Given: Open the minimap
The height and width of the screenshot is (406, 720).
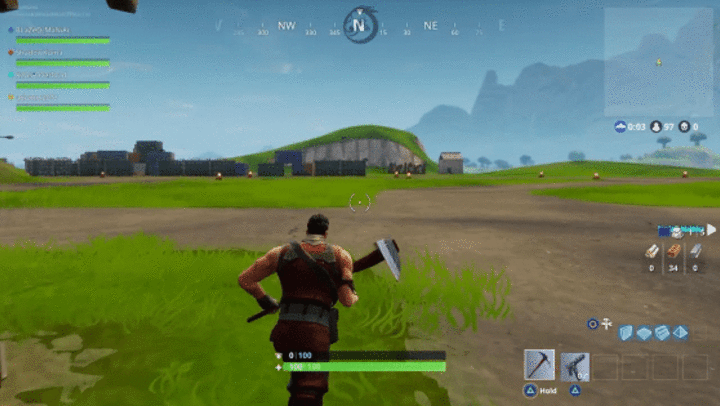Looking at the screenshot, I should click(x=659, y=62).
